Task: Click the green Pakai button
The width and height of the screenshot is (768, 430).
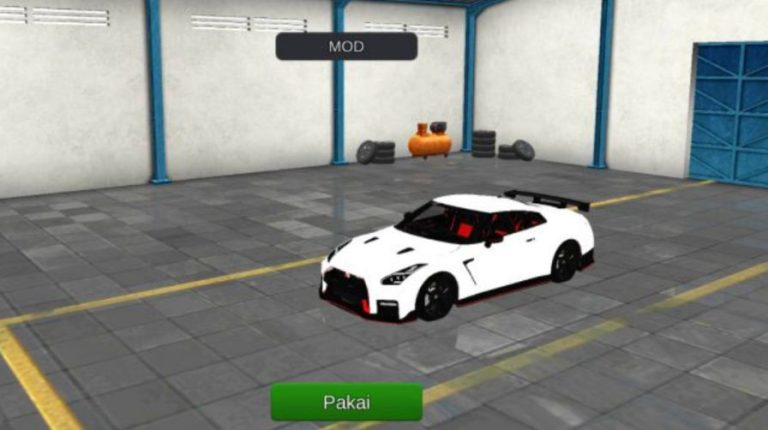Action: tap(346, 402)
